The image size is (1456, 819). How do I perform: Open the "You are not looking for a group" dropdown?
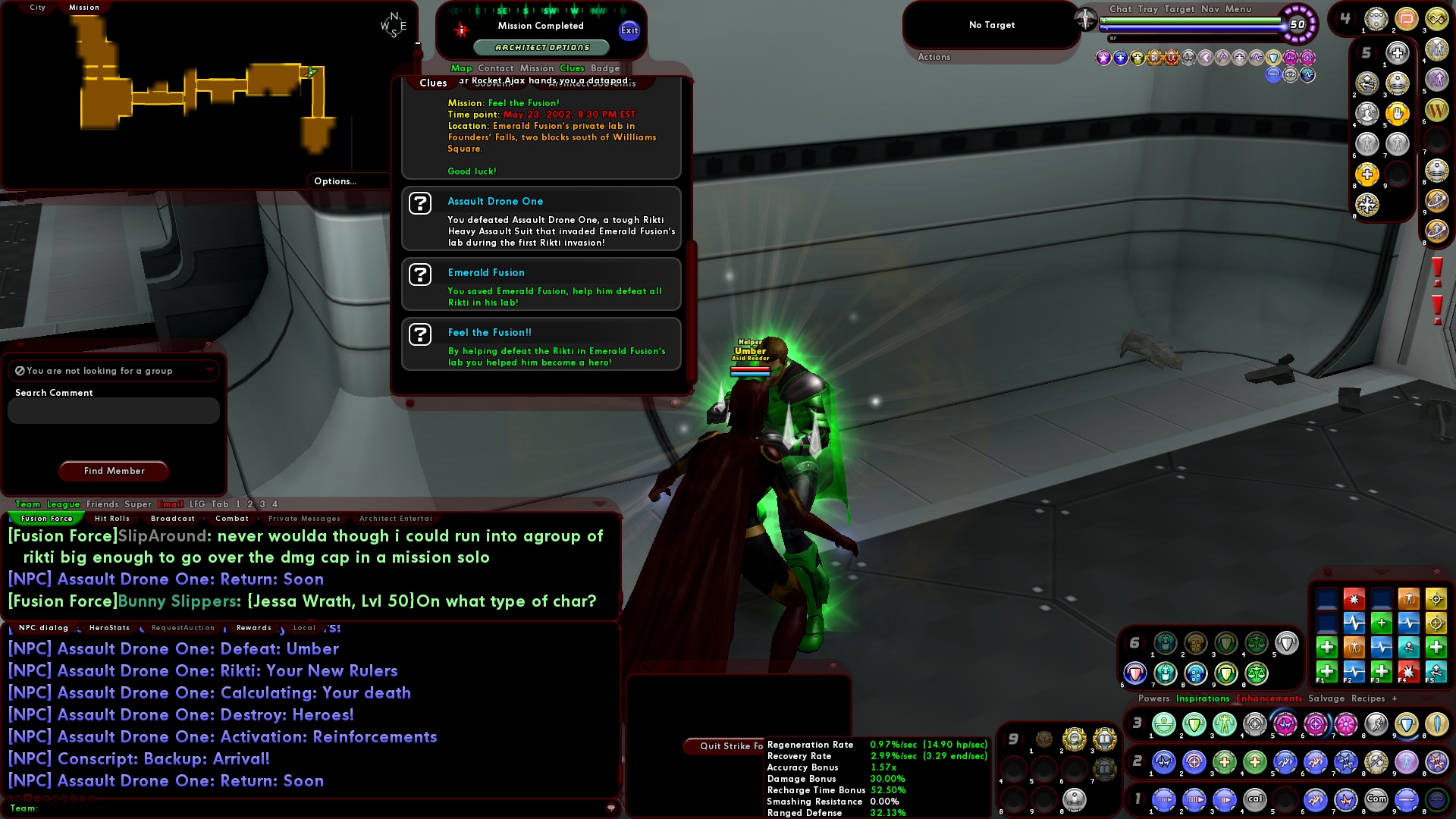tap(210, 371)
